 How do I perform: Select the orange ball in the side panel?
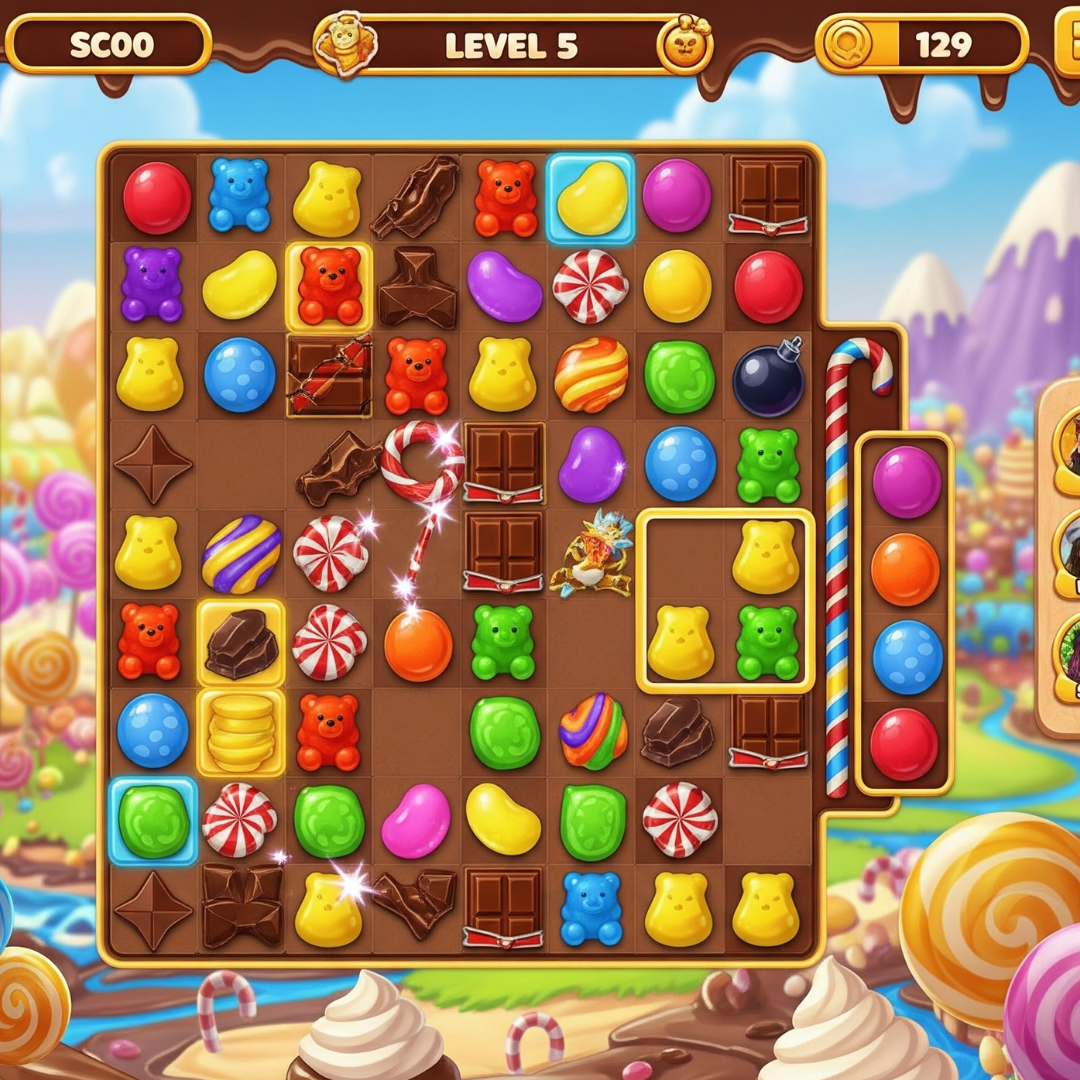[905, 569]
